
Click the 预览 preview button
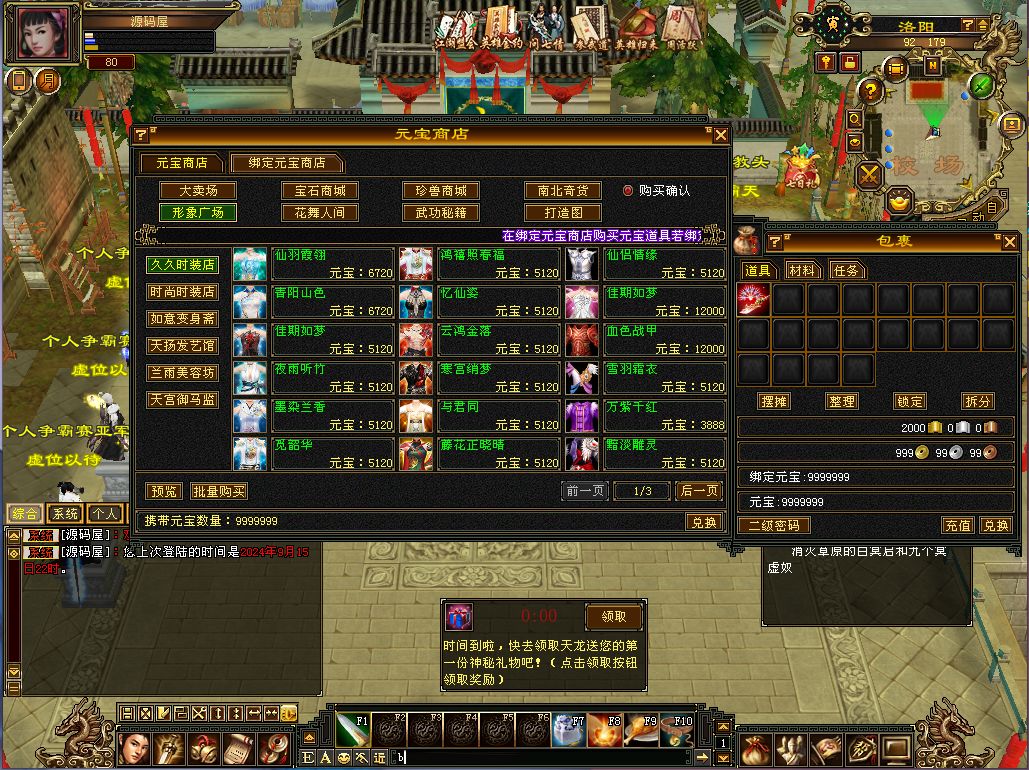click(162, 491)
